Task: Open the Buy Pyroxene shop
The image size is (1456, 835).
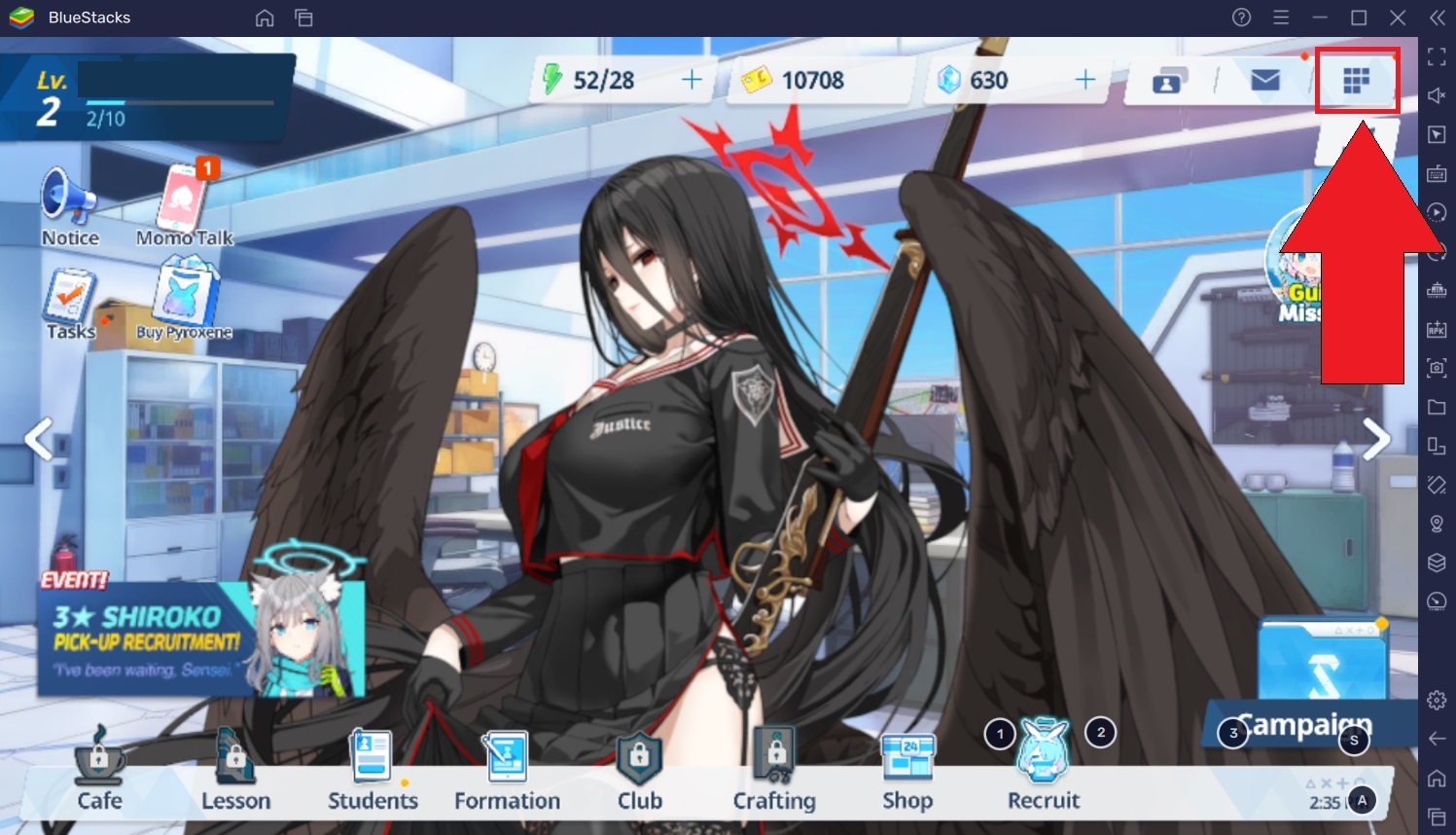Action: pyautogui.click(x=185, y=297)
